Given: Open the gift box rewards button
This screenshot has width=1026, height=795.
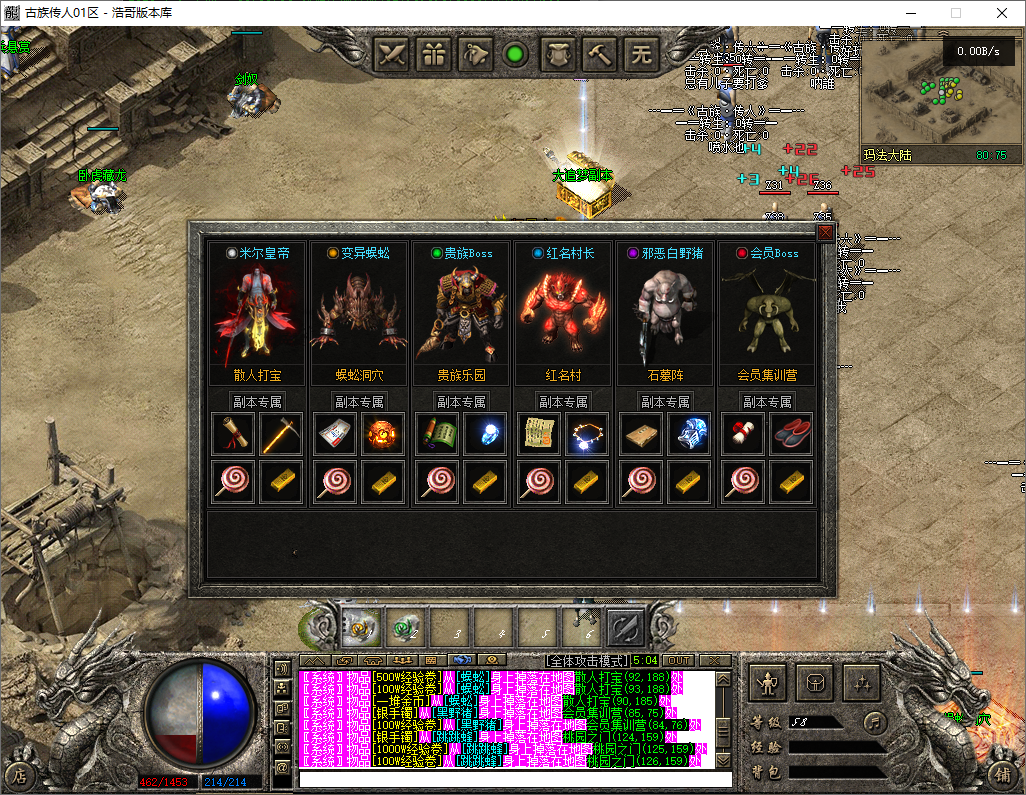Looking at the screenshot, I should (433, 54).
